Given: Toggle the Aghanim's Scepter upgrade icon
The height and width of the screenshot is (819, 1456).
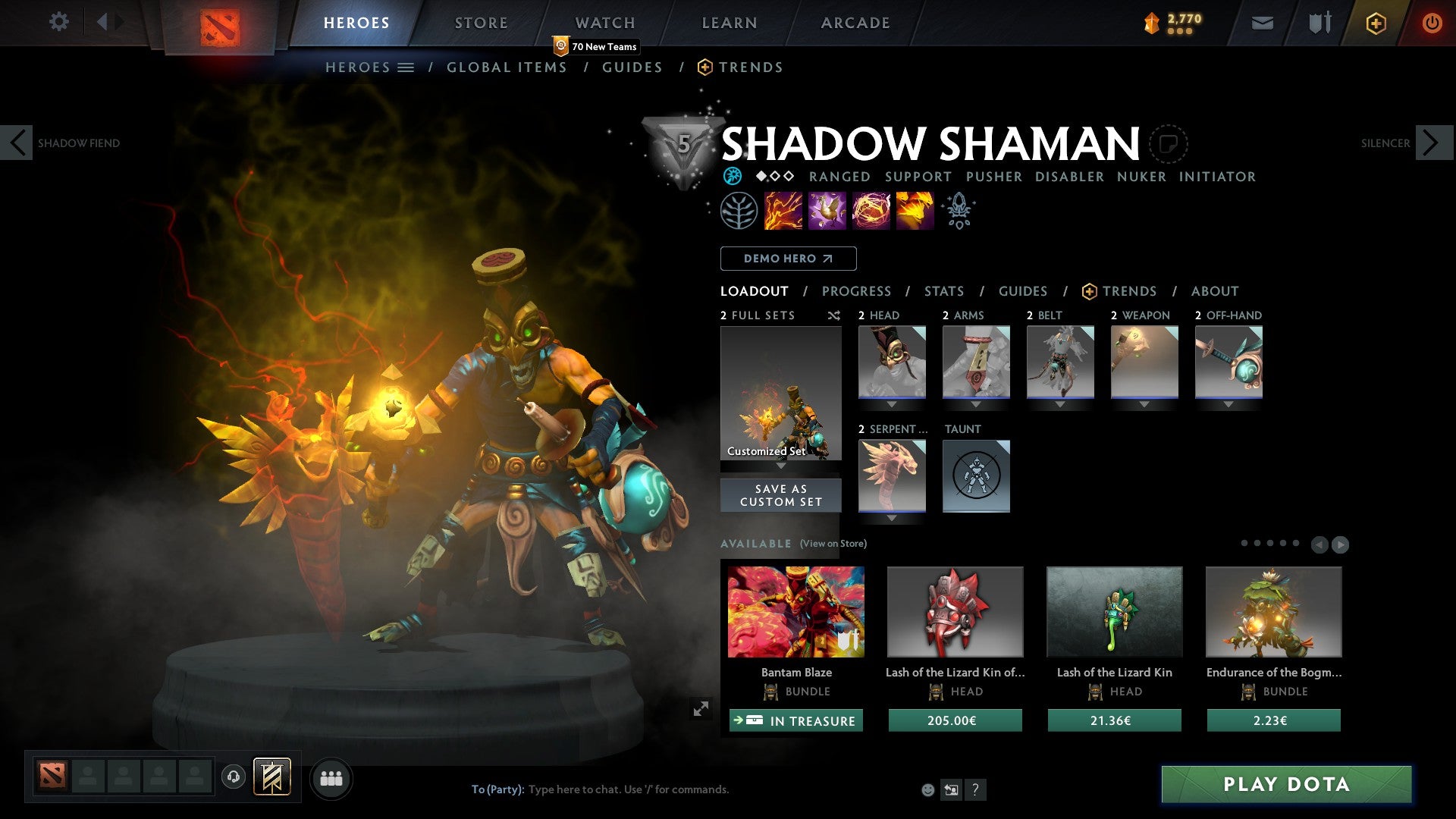Looking at the screenshot, I should click(959, 210).
